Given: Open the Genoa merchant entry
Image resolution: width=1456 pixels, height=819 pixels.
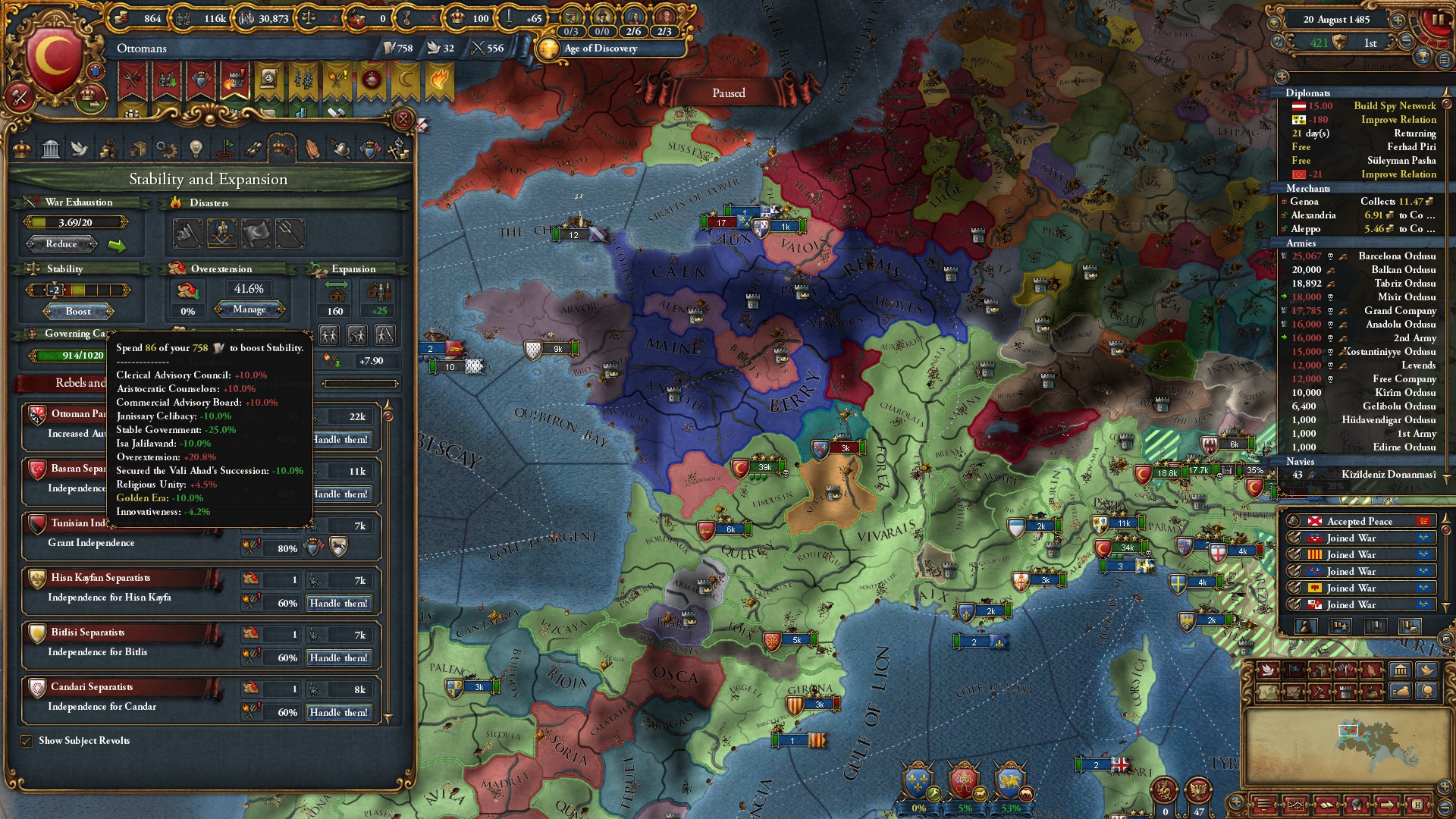Looking at the screenshot, I should pyautogui.click(x=1304, y=202).
